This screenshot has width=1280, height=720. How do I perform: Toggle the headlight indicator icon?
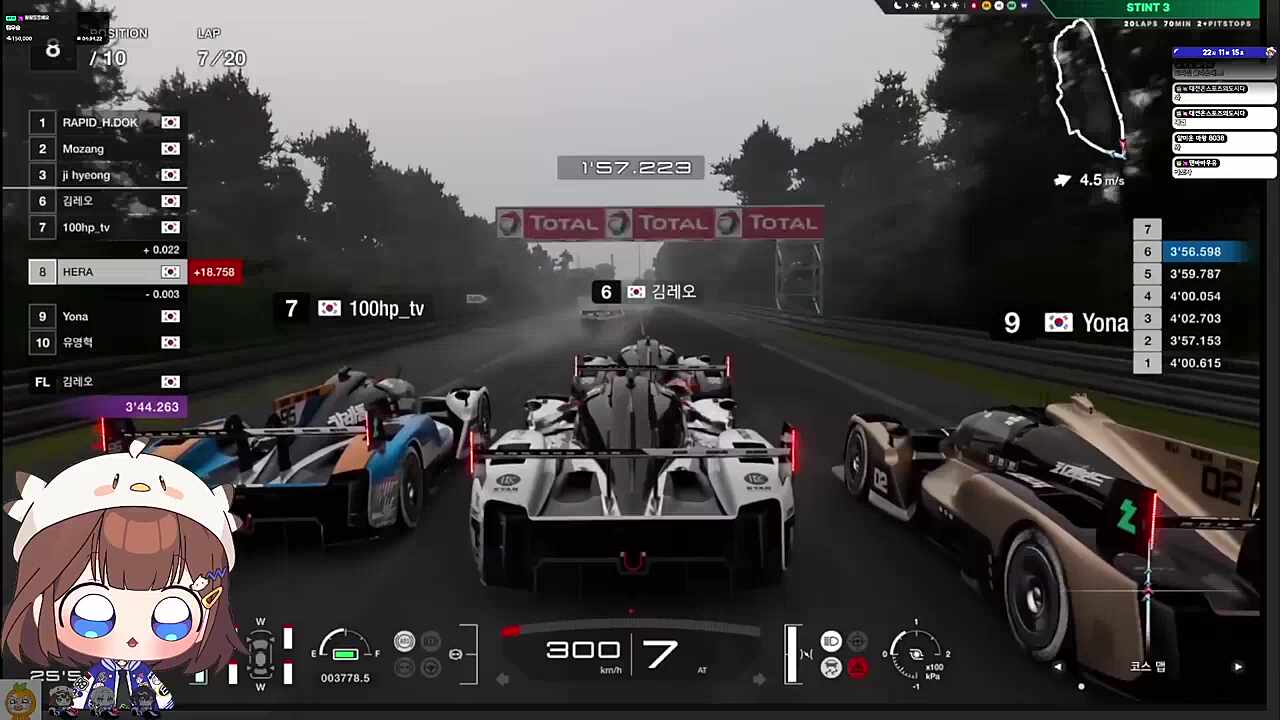[831, 641]
